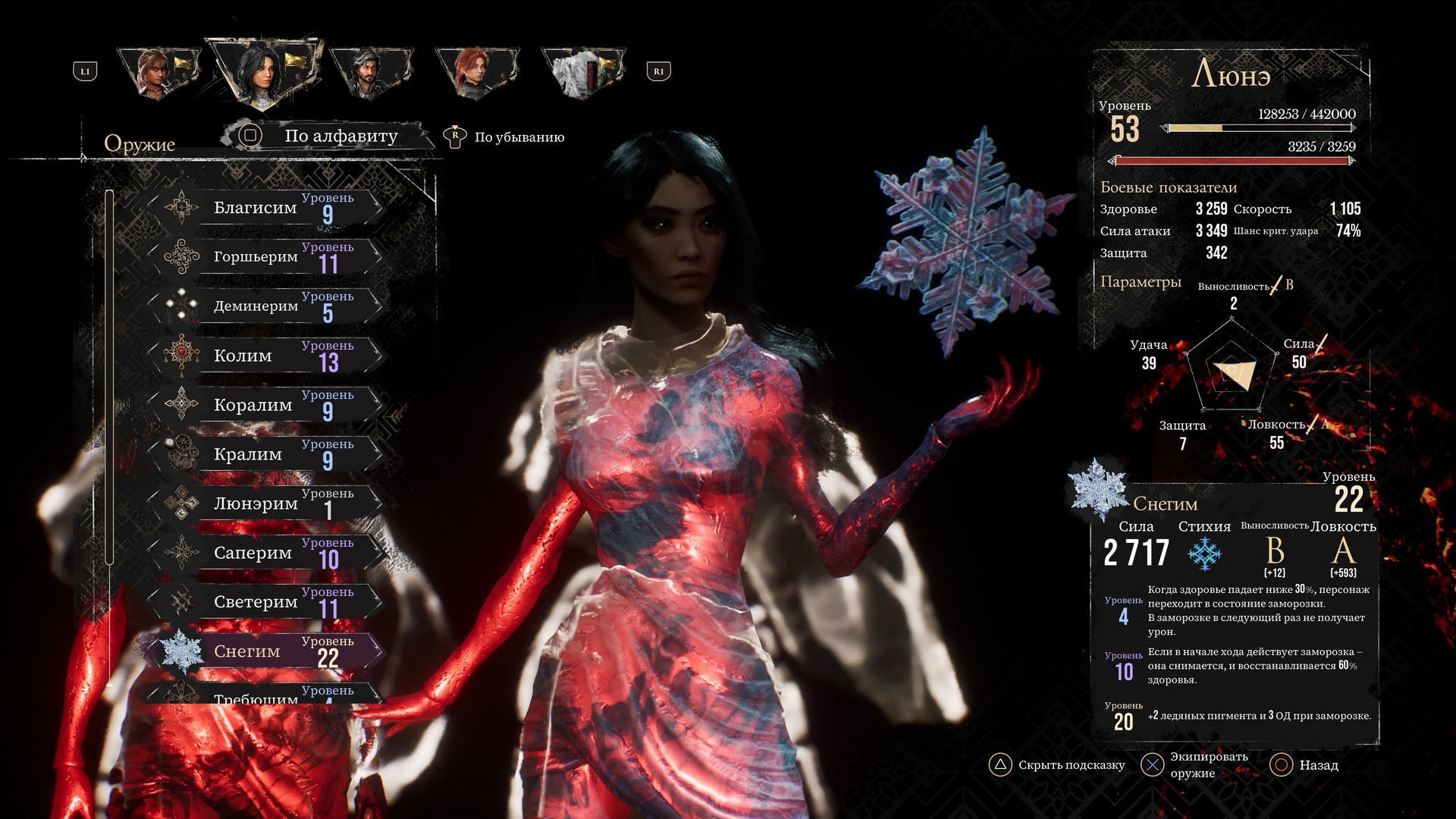The height and width of the screenshot is (819, 1456).
Task: Switch to the curly-haired woman's portrait
Action: pos(158,72)
